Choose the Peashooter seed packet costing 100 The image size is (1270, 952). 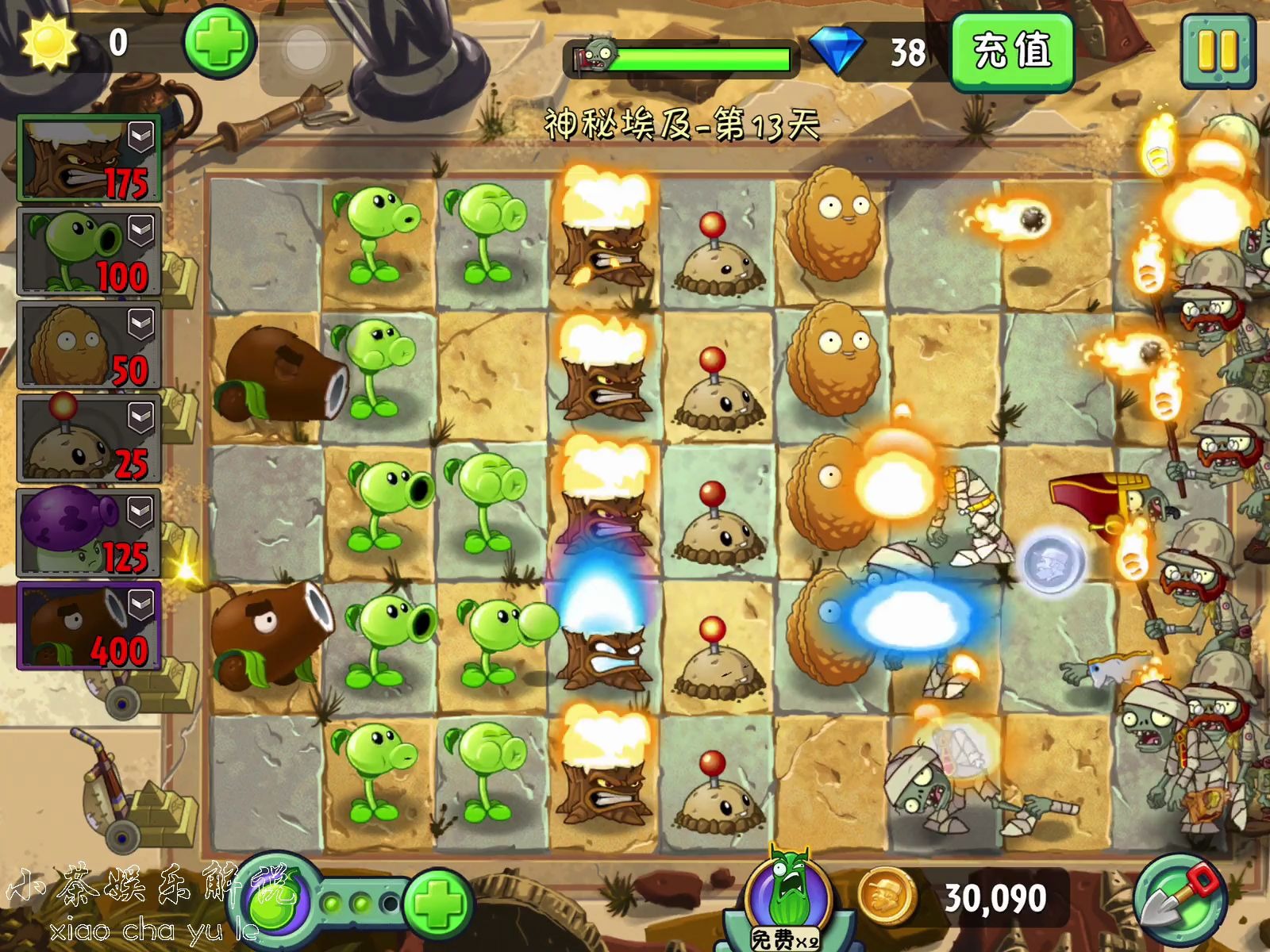(x=89, y=252)
